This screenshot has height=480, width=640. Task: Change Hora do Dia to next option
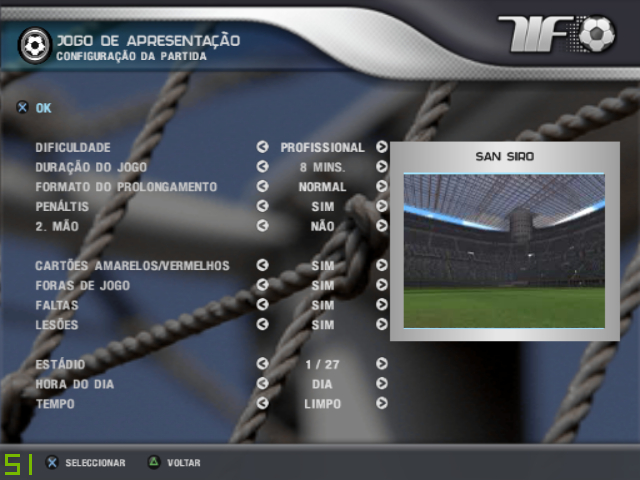[x=382, y=384]
